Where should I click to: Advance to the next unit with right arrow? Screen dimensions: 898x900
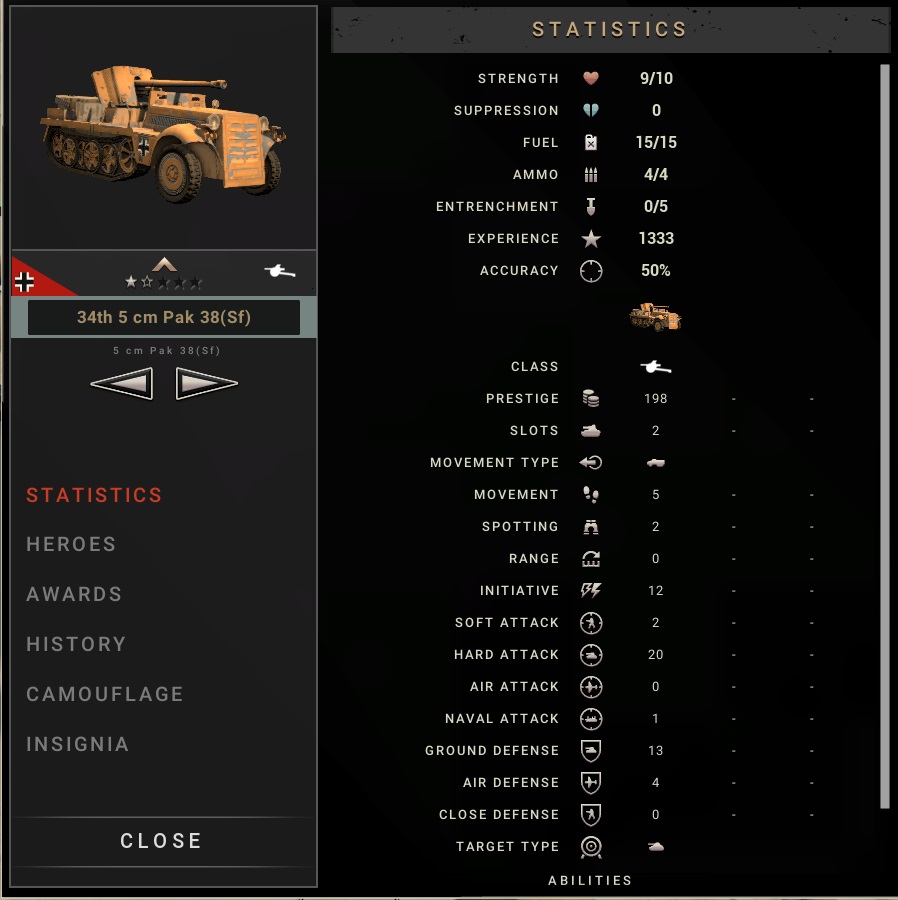[x=206, y=383]
